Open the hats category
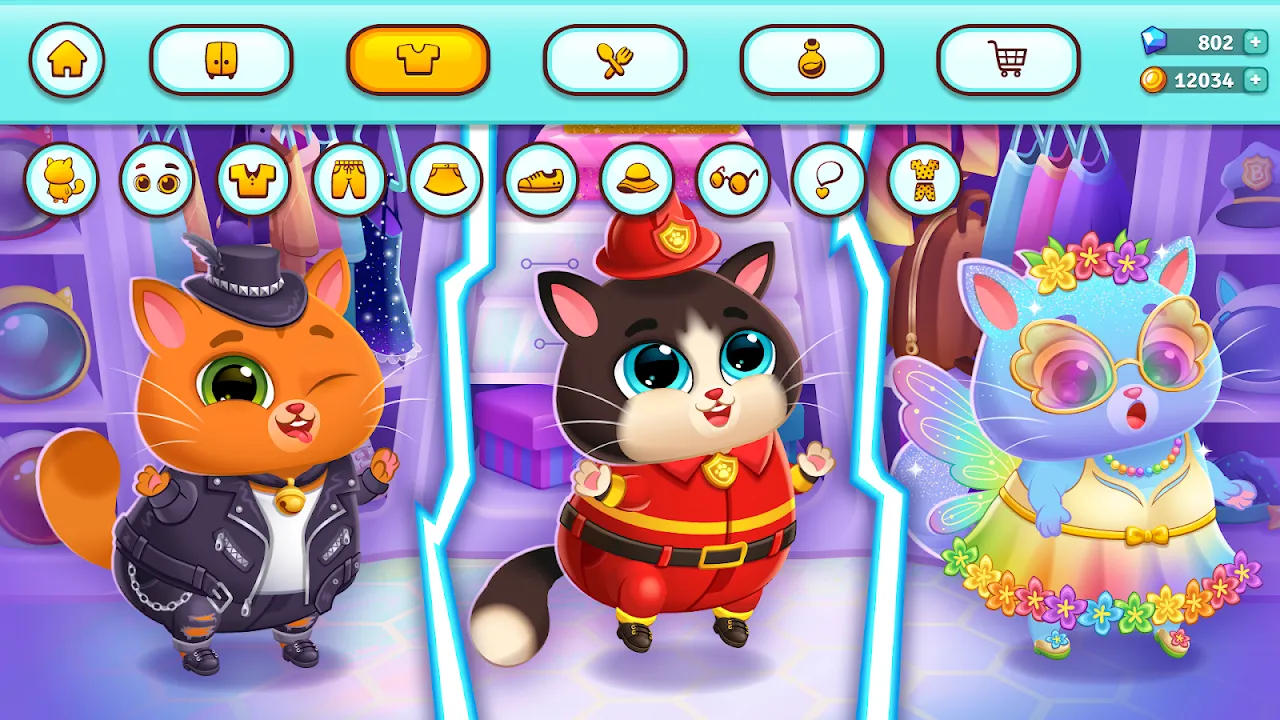 coord(636,178)
